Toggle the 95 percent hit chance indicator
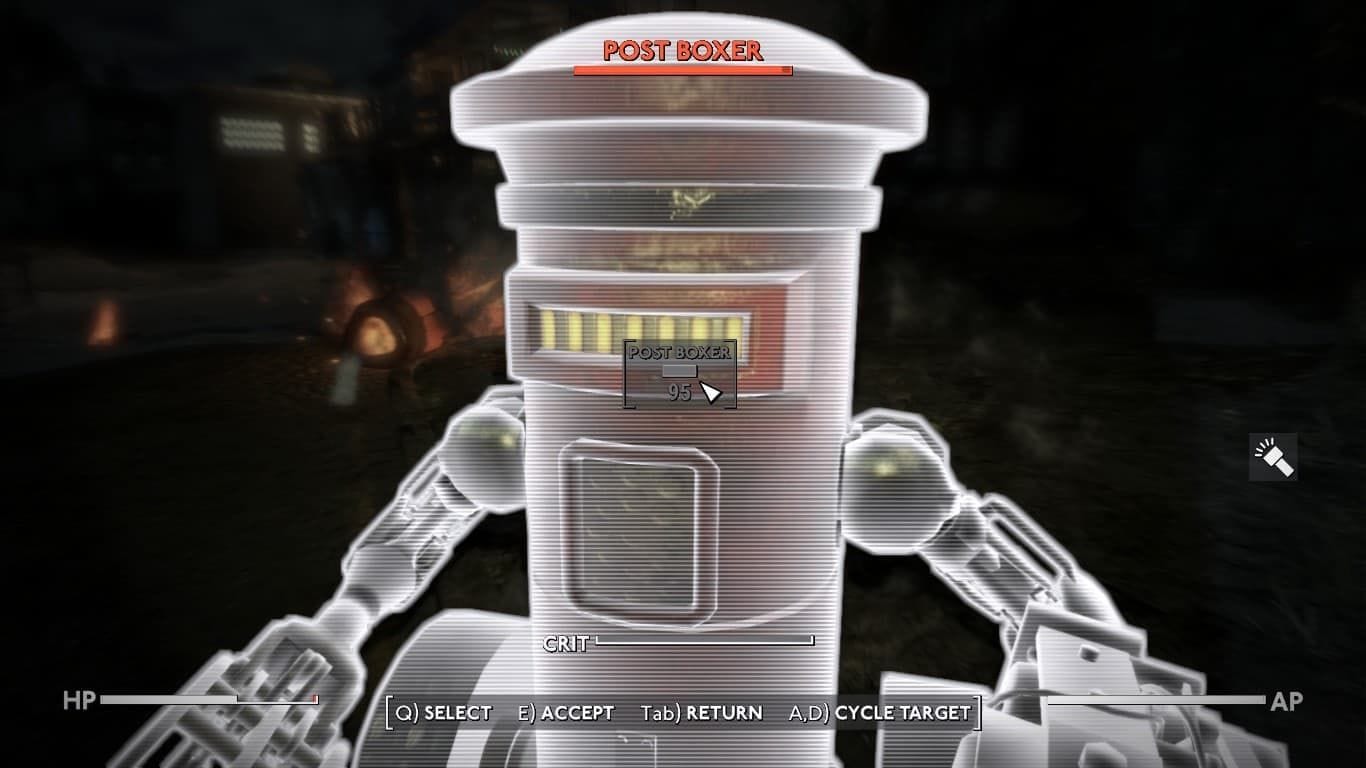The image size is (1366, 768). (x=680, y=395)
